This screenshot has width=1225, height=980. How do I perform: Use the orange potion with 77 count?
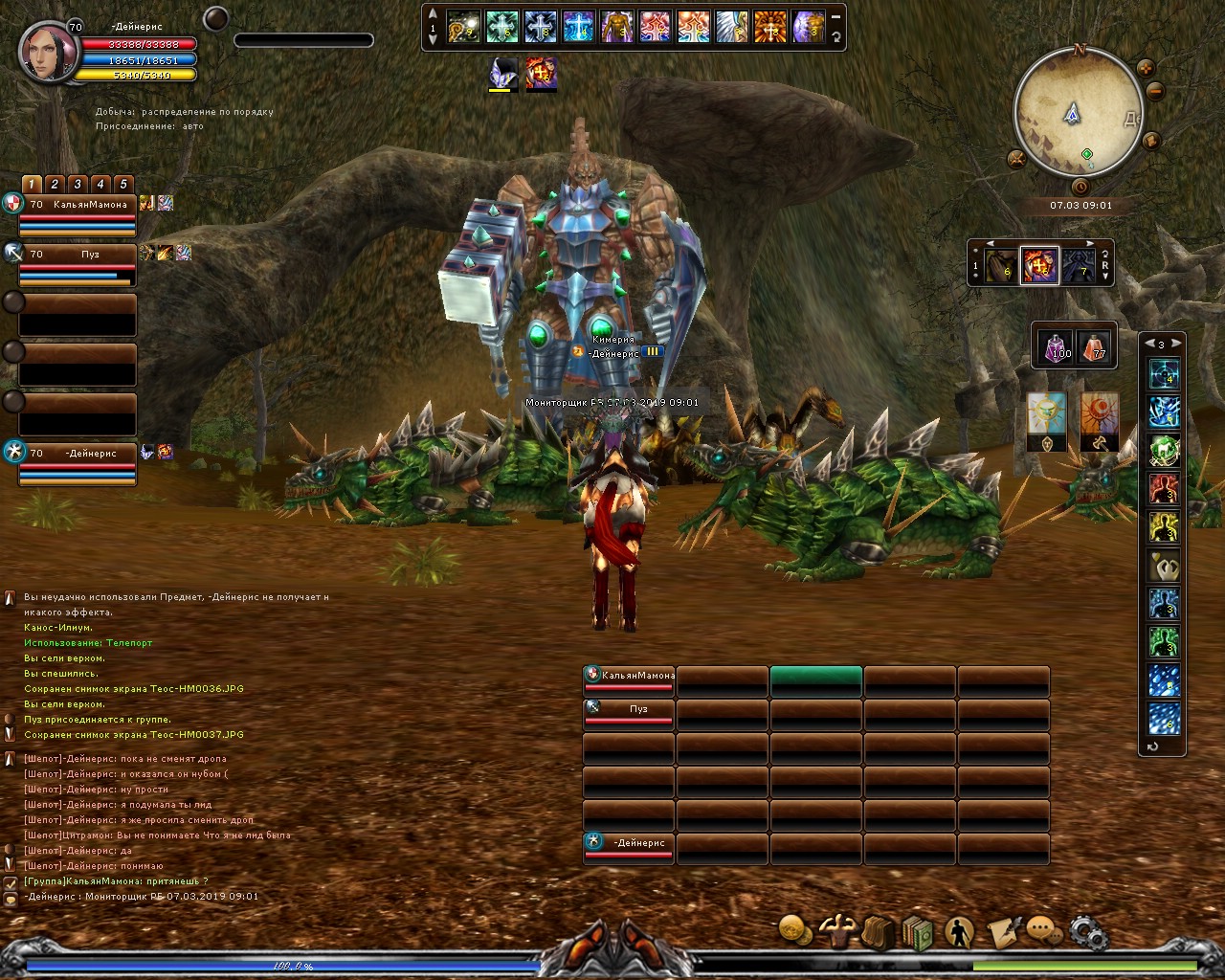[x=1093, y=345]
